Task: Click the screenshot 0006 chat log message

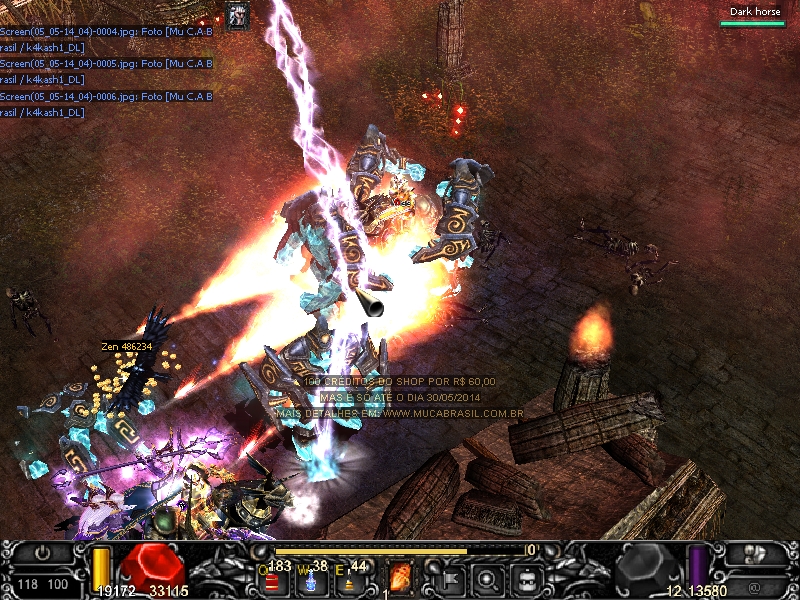Action: [x=106, y=104]
